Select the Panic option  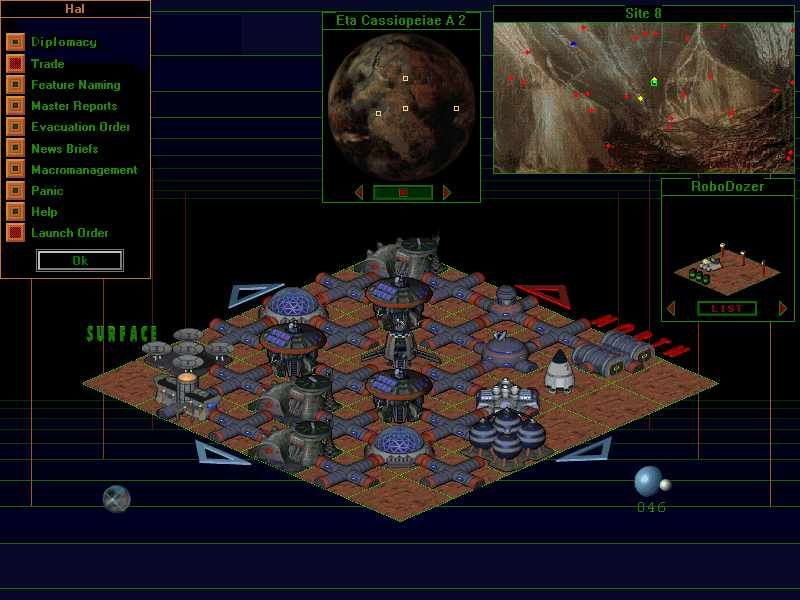click(47, 191)
